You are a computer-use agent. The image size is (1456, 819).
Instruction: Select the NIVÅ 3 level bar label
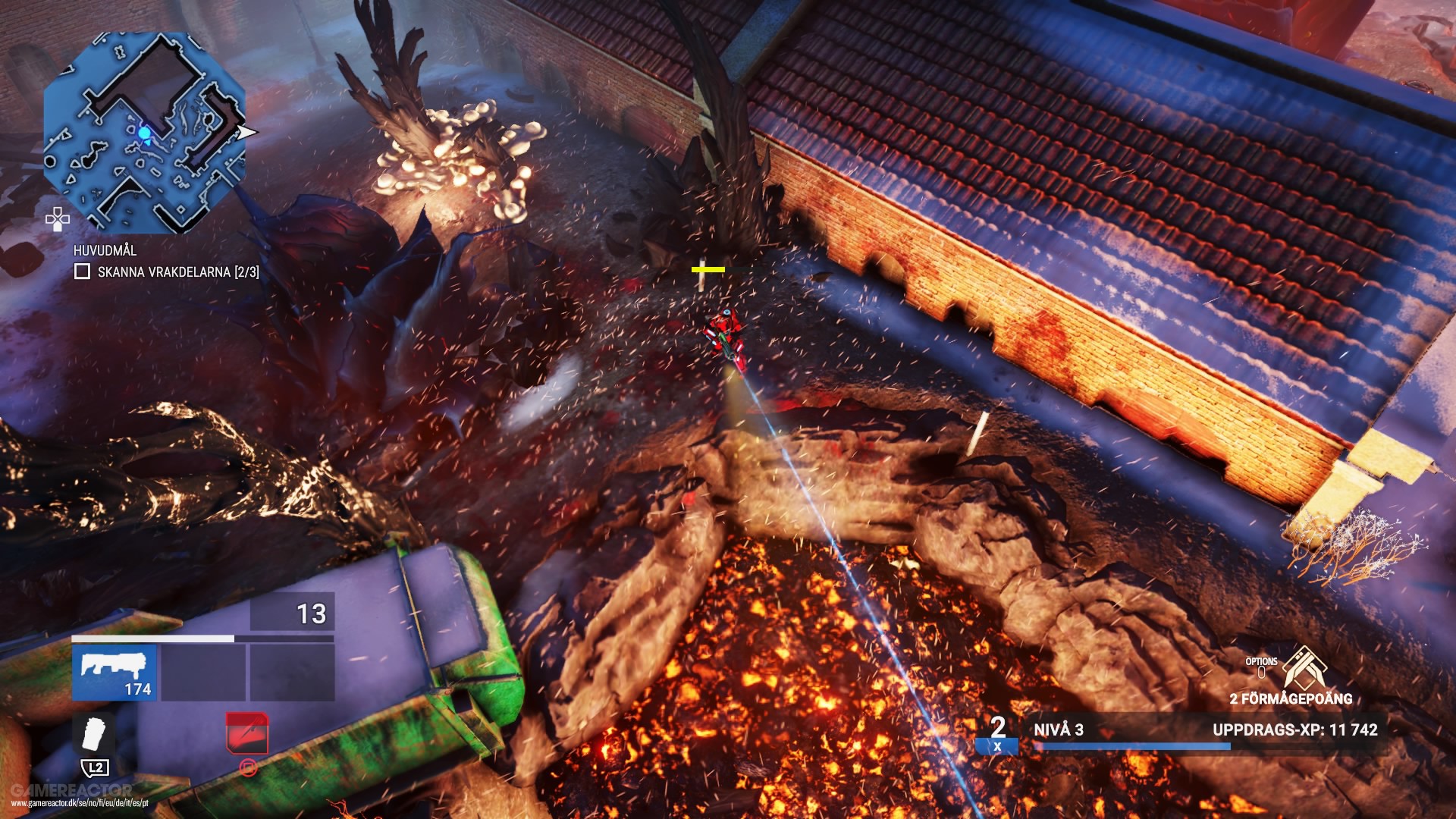coord(1061,730)
